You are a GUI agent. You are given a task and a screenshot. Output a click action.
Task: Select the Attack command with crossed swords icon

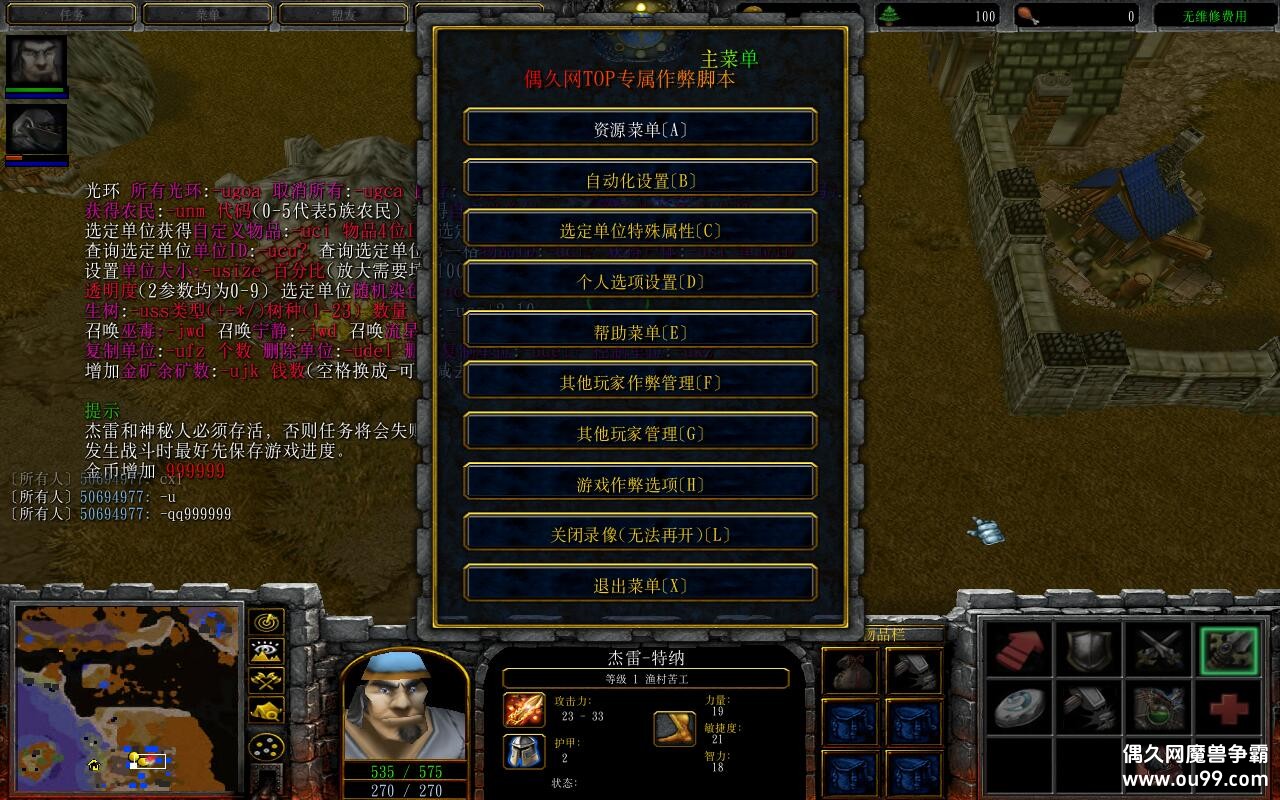pos(1158,649)
